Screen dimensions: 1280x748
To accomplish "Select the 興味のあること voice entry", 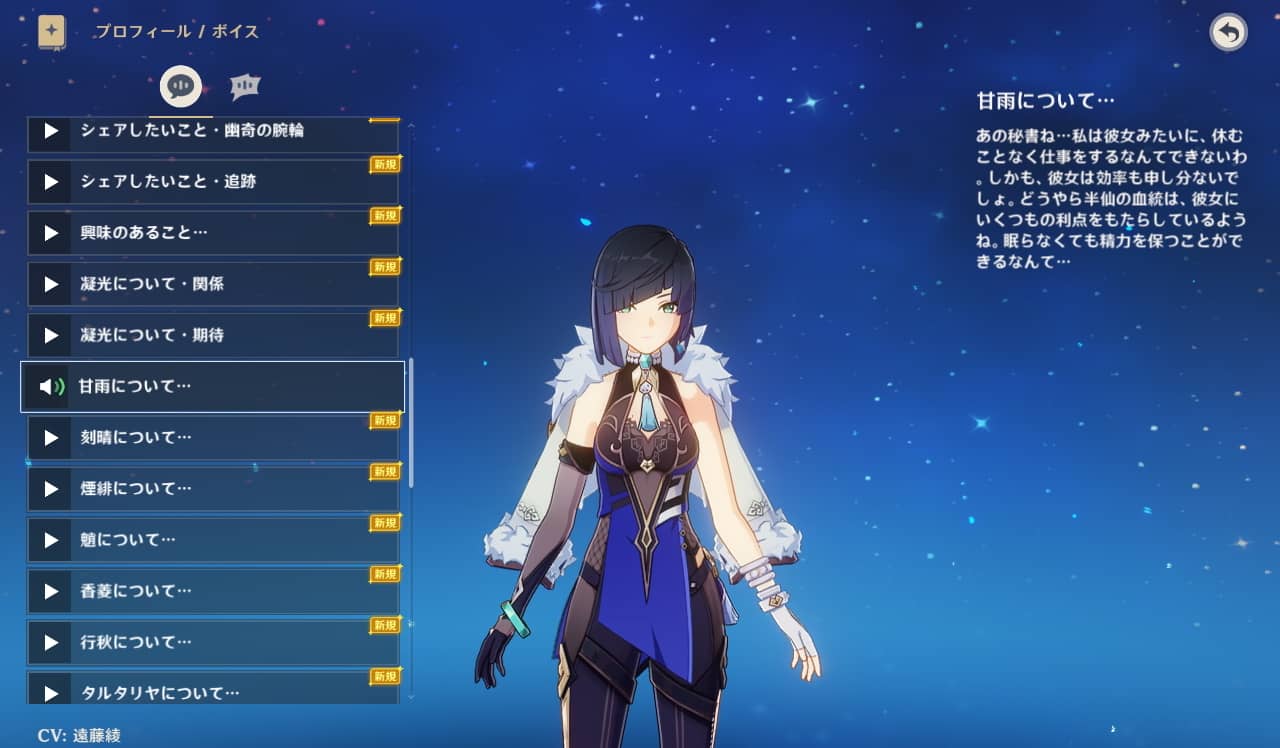I will click(x=212, y=233).
